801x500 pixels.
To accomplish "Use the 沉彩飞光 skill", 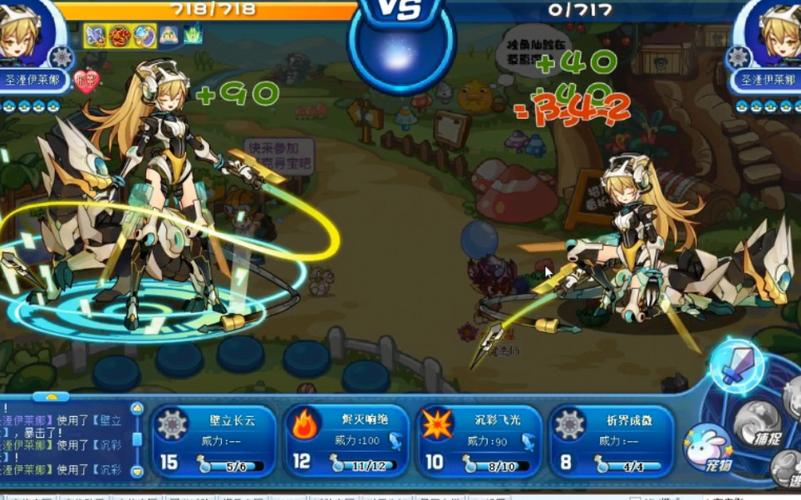I will pyautogui.click(x=478, y=440).
